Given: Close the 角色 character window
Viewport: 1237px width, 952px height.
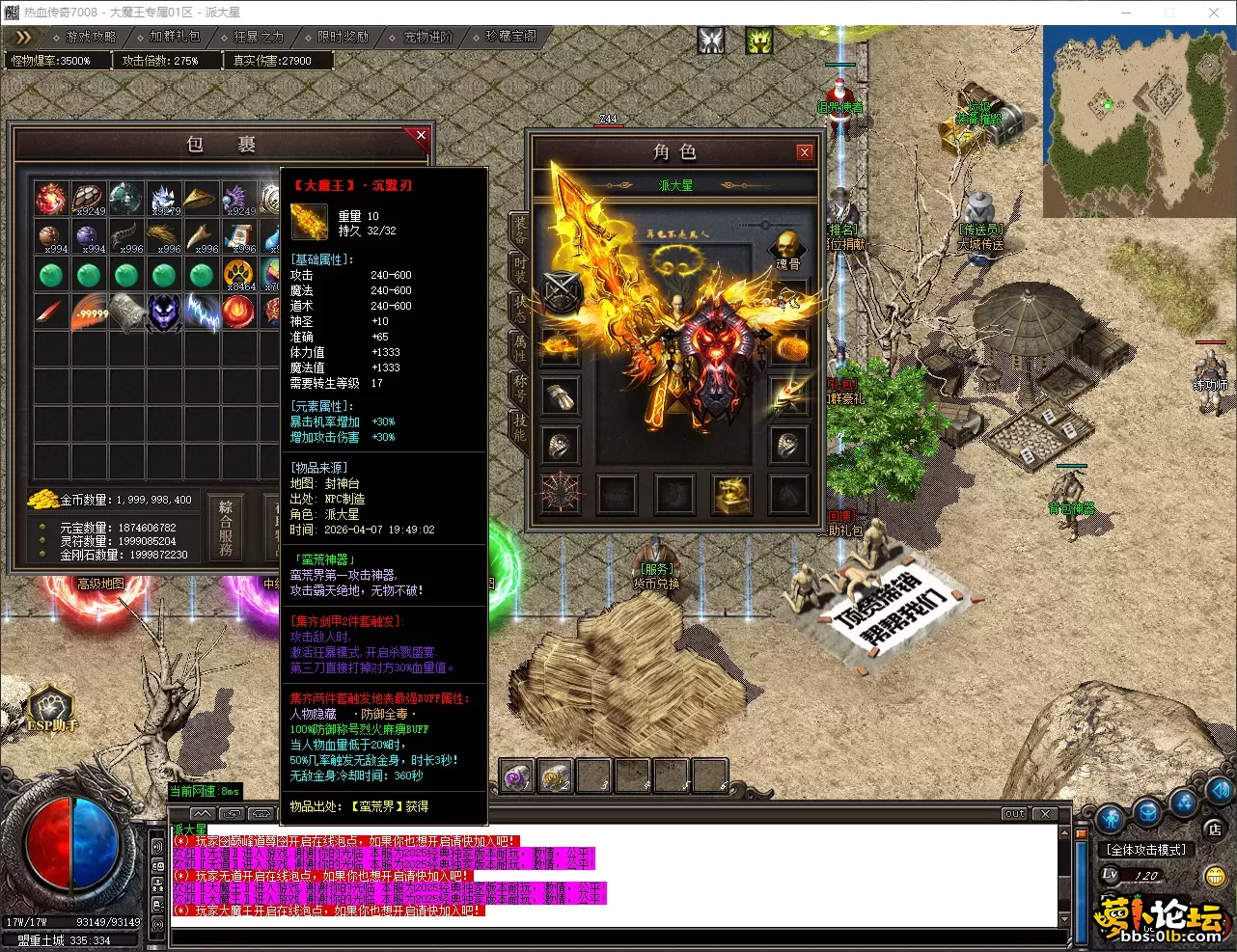Looking at the screenshot, I should 805,152.
